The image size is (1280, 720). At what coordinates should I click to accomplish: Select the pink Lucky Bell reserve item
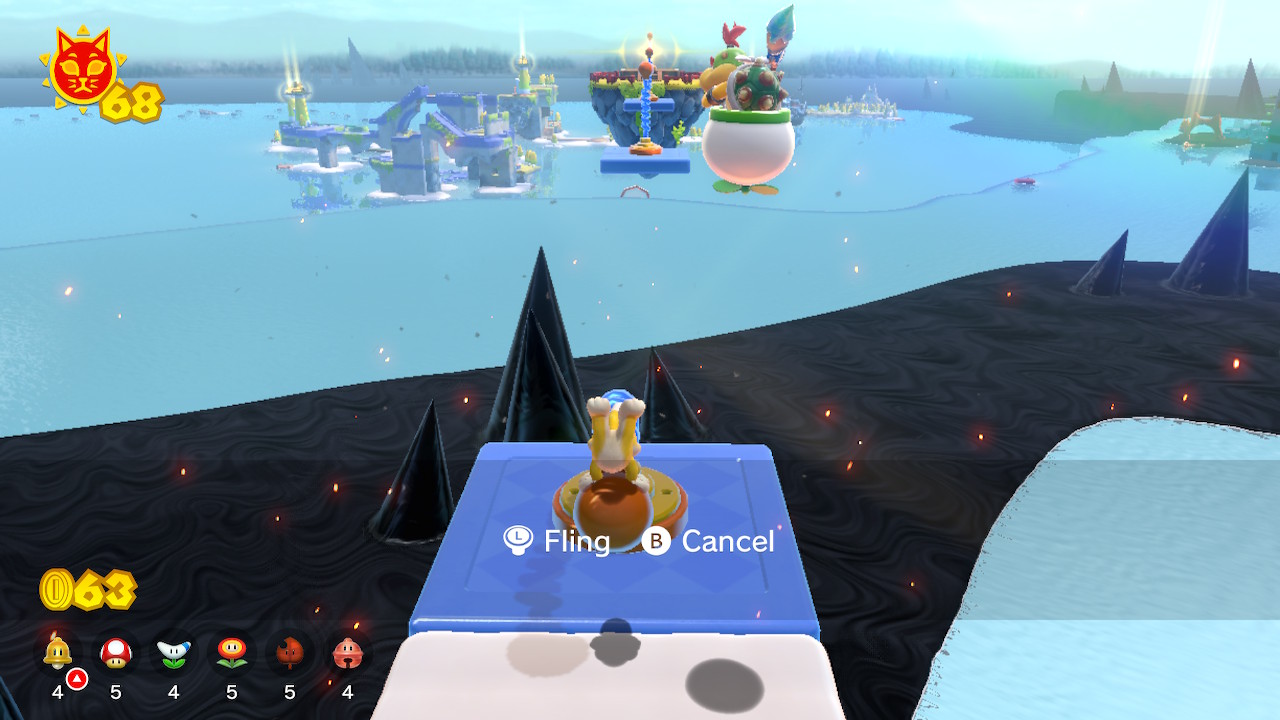coord(348,653)
